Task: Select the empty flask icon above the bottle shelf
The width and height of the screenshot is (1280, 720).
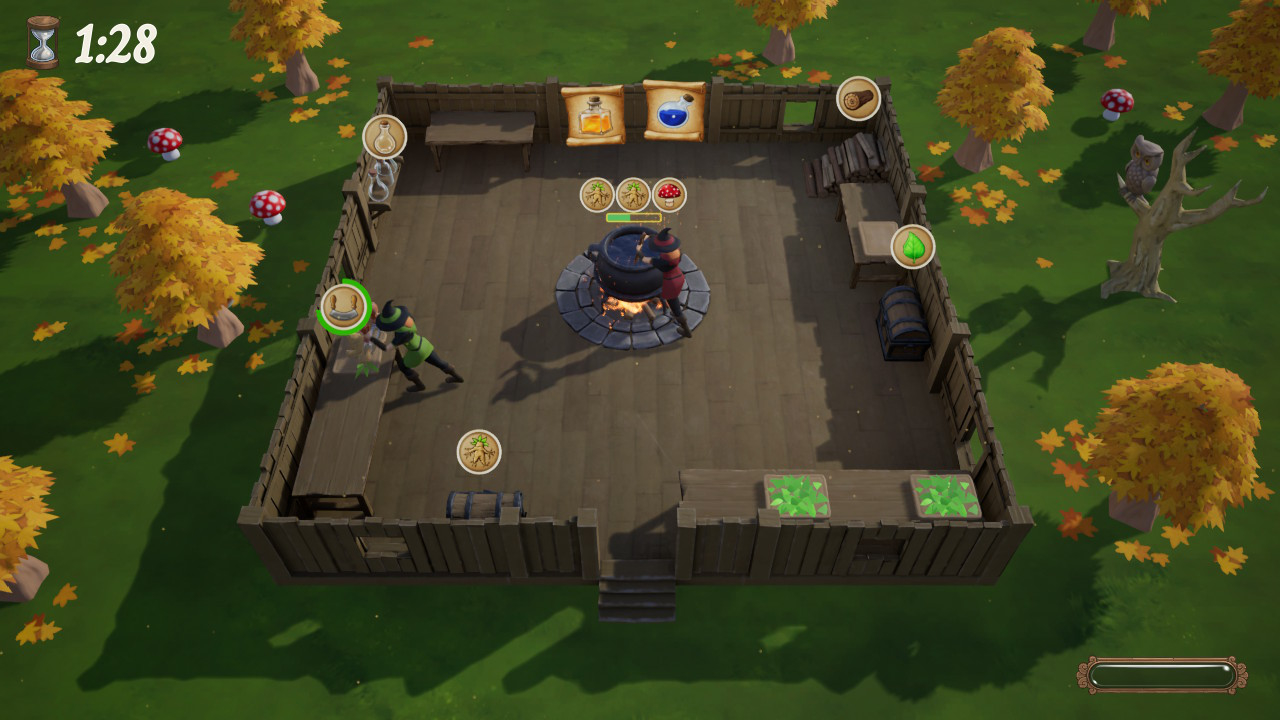Action: [383, 138]
